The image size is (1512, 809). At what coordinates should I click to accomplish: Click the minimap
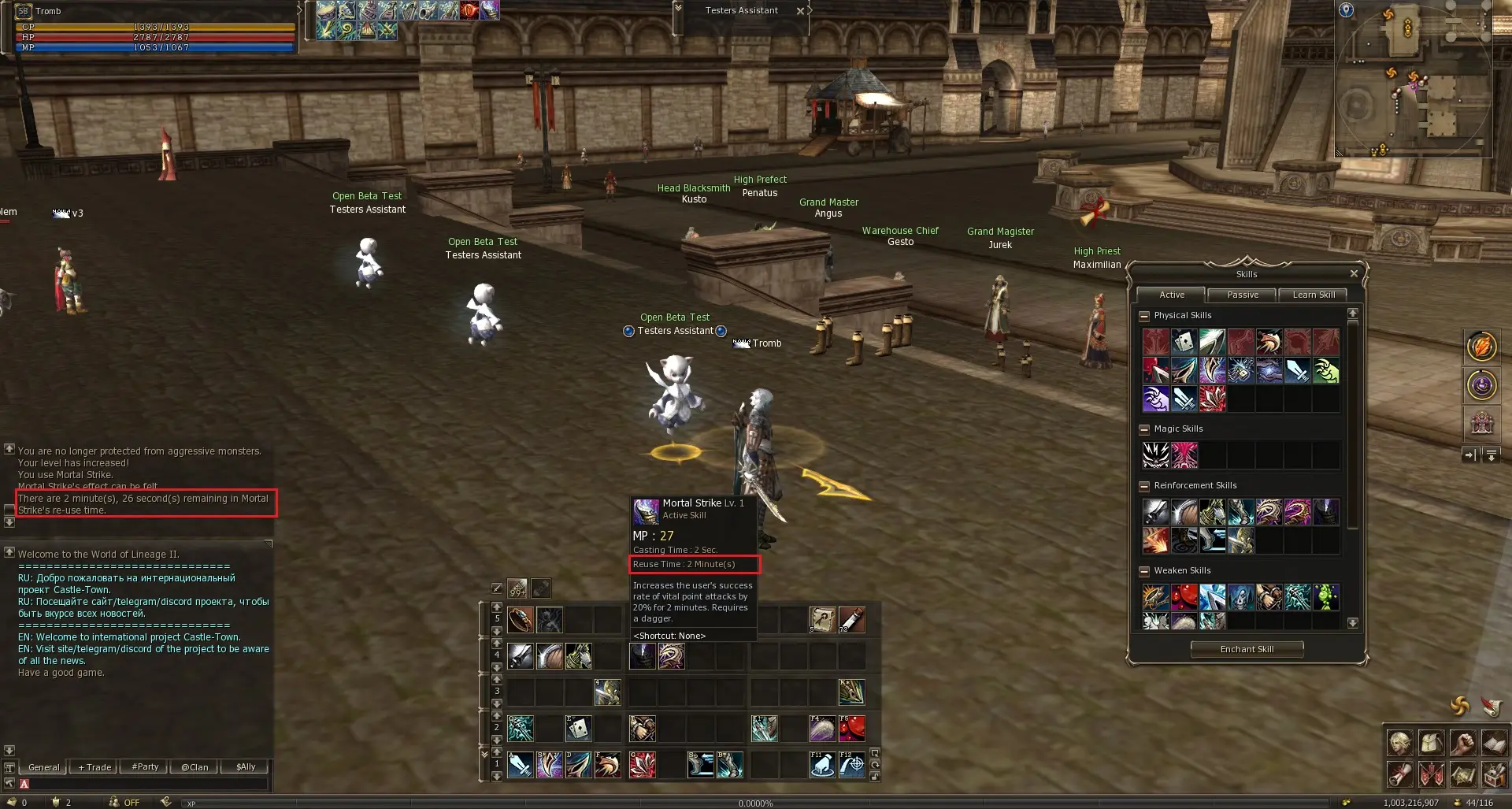1413,79
